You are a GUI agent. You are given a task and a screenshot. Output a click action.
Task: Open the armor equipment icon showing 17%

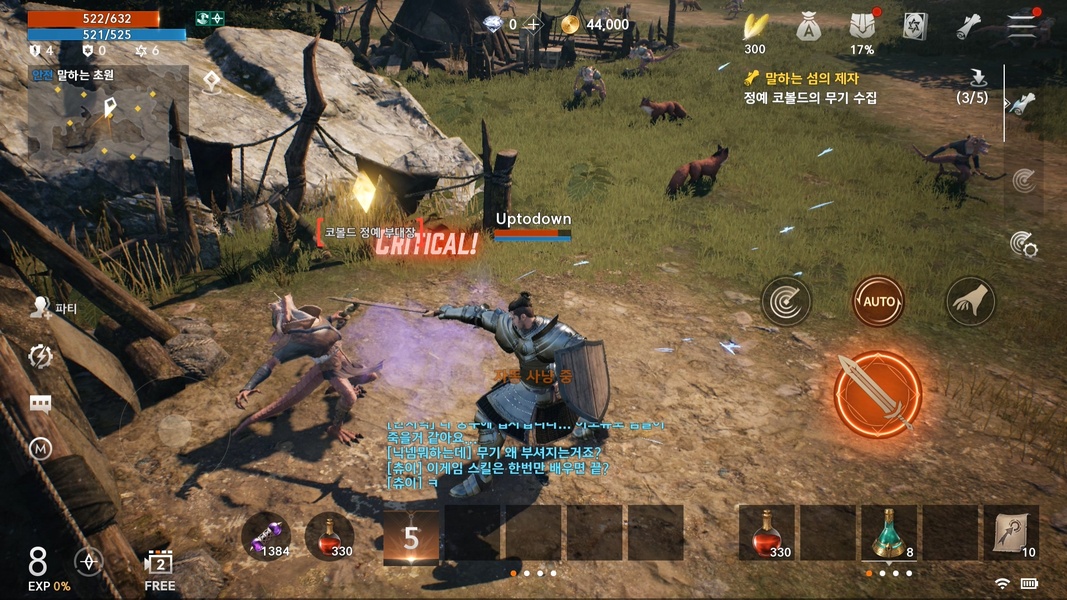coord(862,27)
